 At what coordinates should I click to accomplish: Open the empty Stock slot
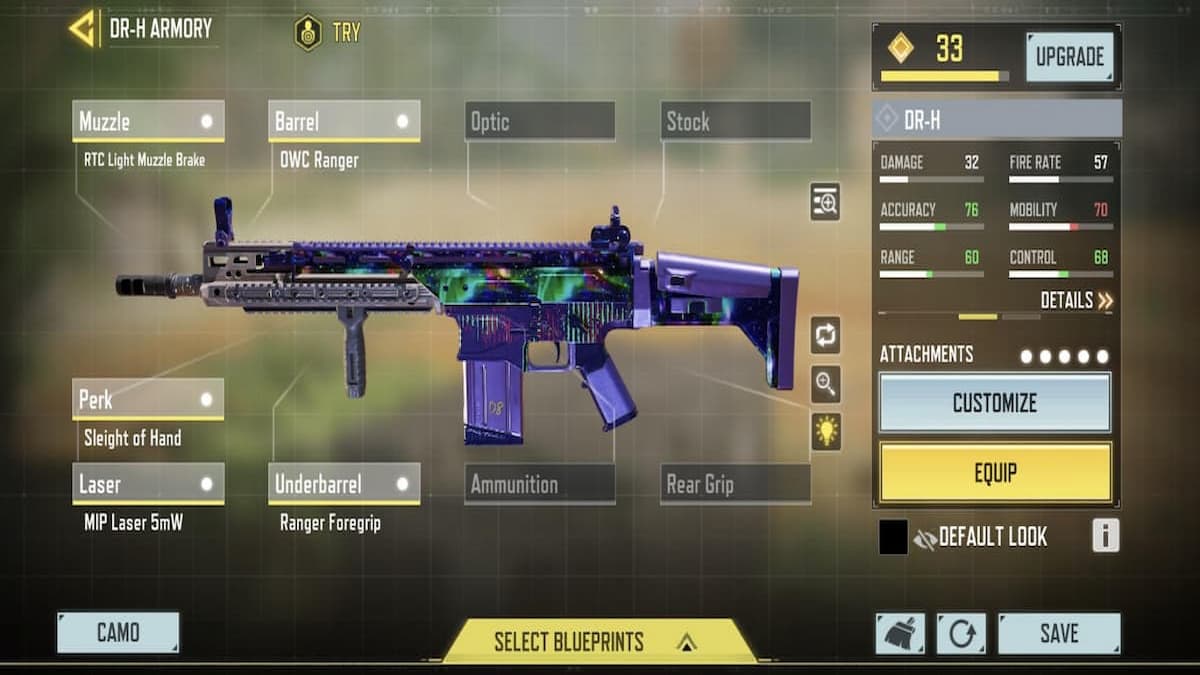point(736,122)
